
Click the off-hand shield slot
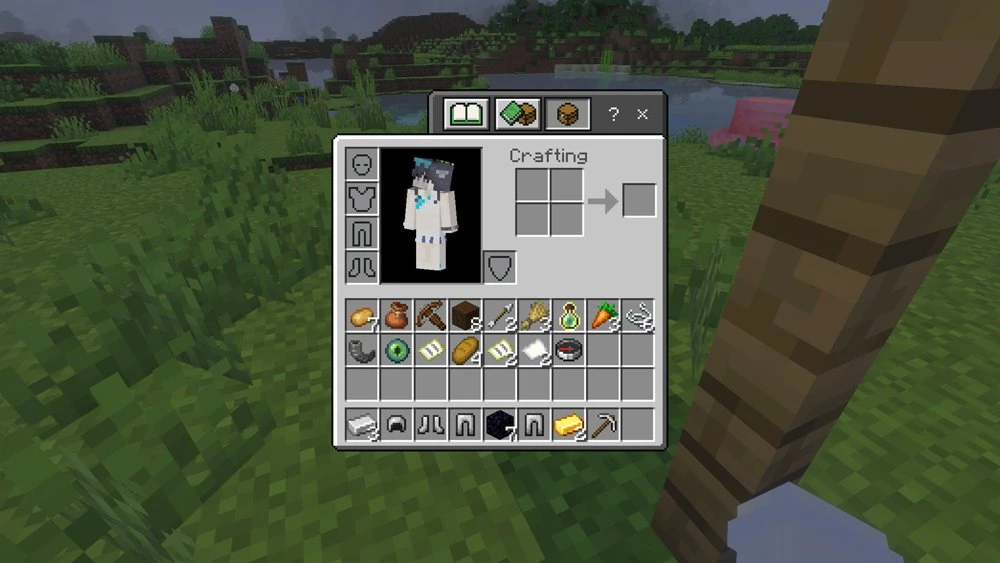point(500,267)
